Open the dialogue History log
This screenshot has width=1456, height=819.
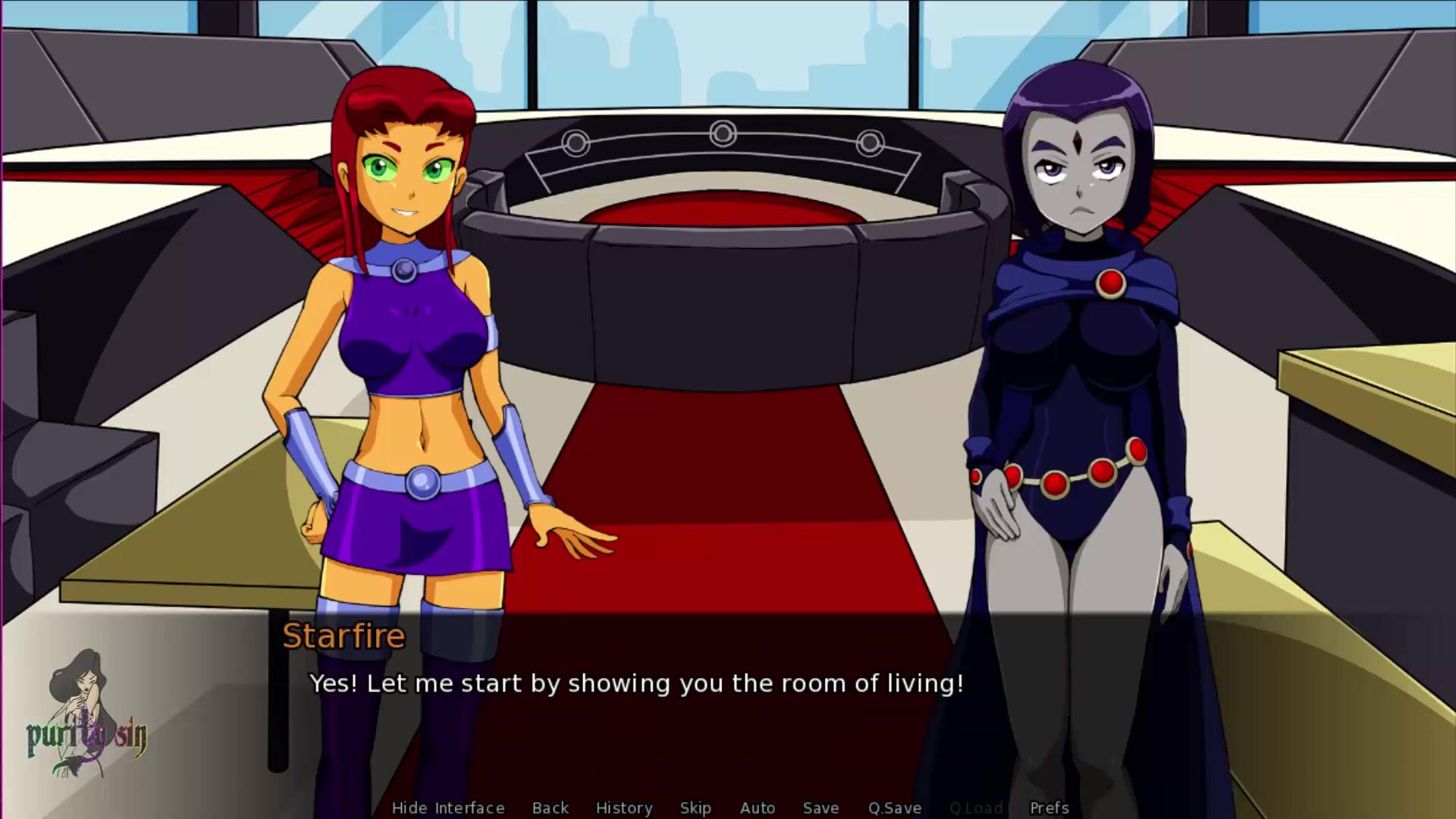623,808
